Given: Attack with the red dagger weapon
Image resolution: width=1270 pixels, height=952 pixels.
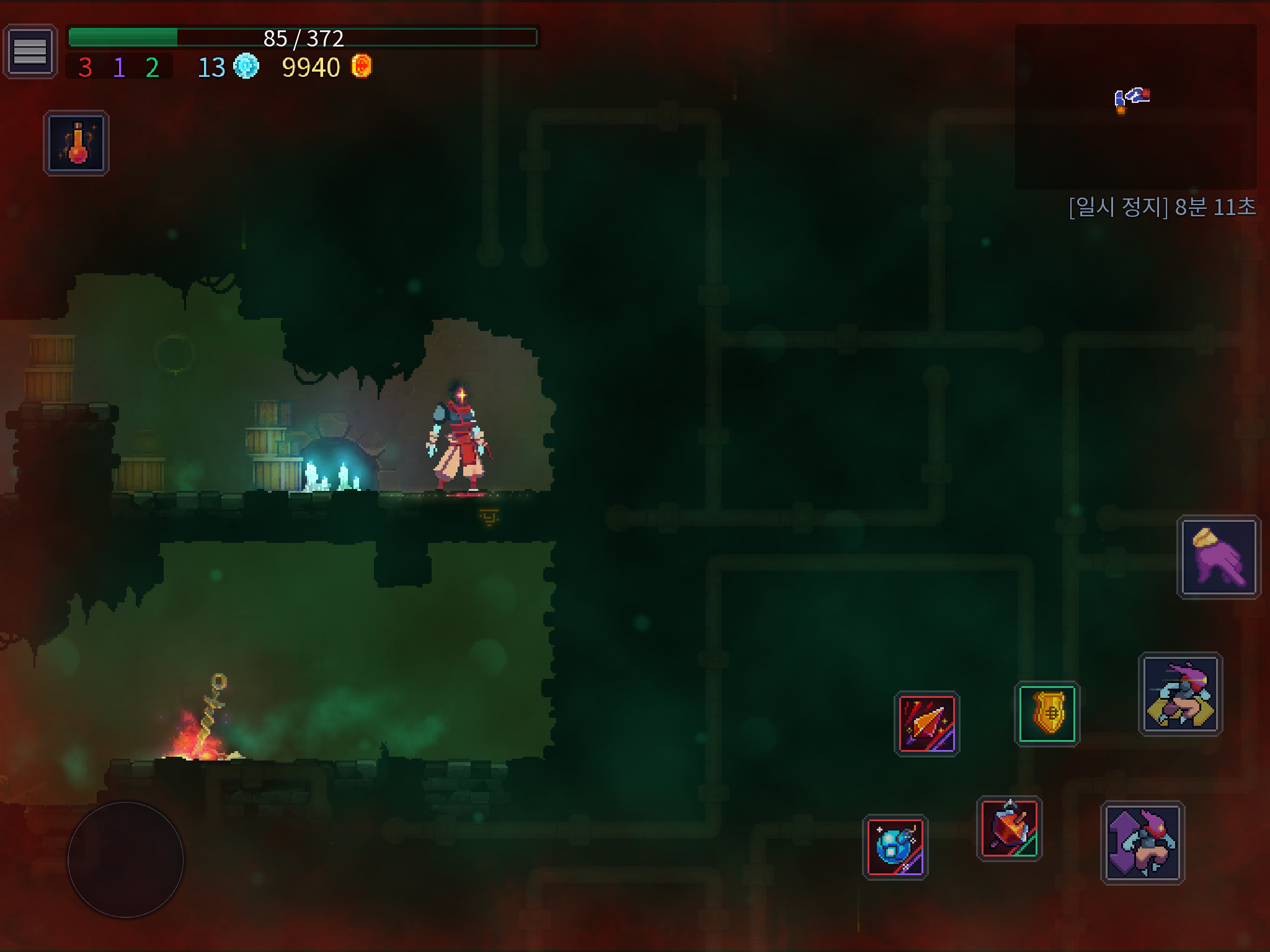Looking at the screenshot, I should [926, 723].
